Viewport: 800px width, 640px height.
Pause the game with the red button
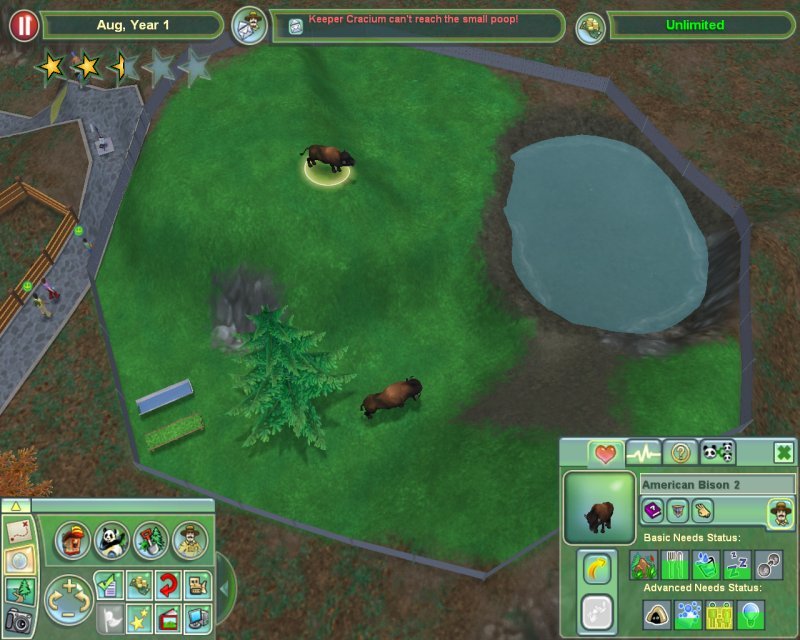coord(24,26)
